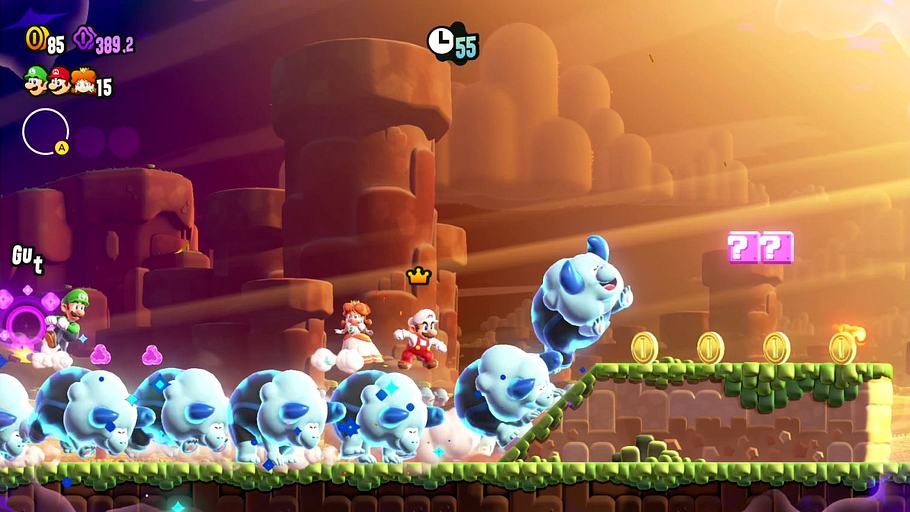
Task: Click the empty stored item circle
Action: (45, 131)
